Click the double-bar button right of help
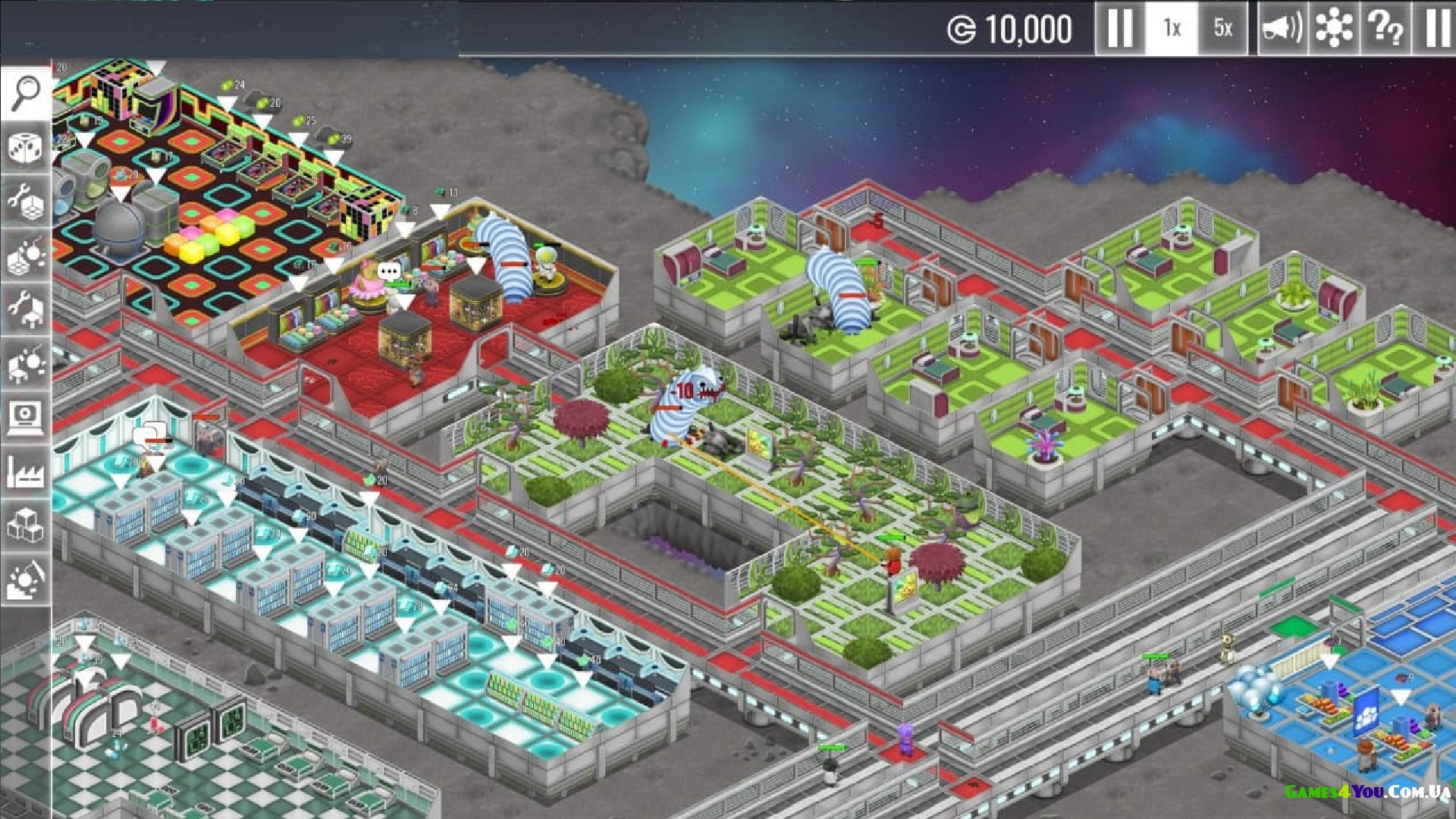This screenshot has height=819, width=1456. pyautogui.click(x=1436, y=28)
